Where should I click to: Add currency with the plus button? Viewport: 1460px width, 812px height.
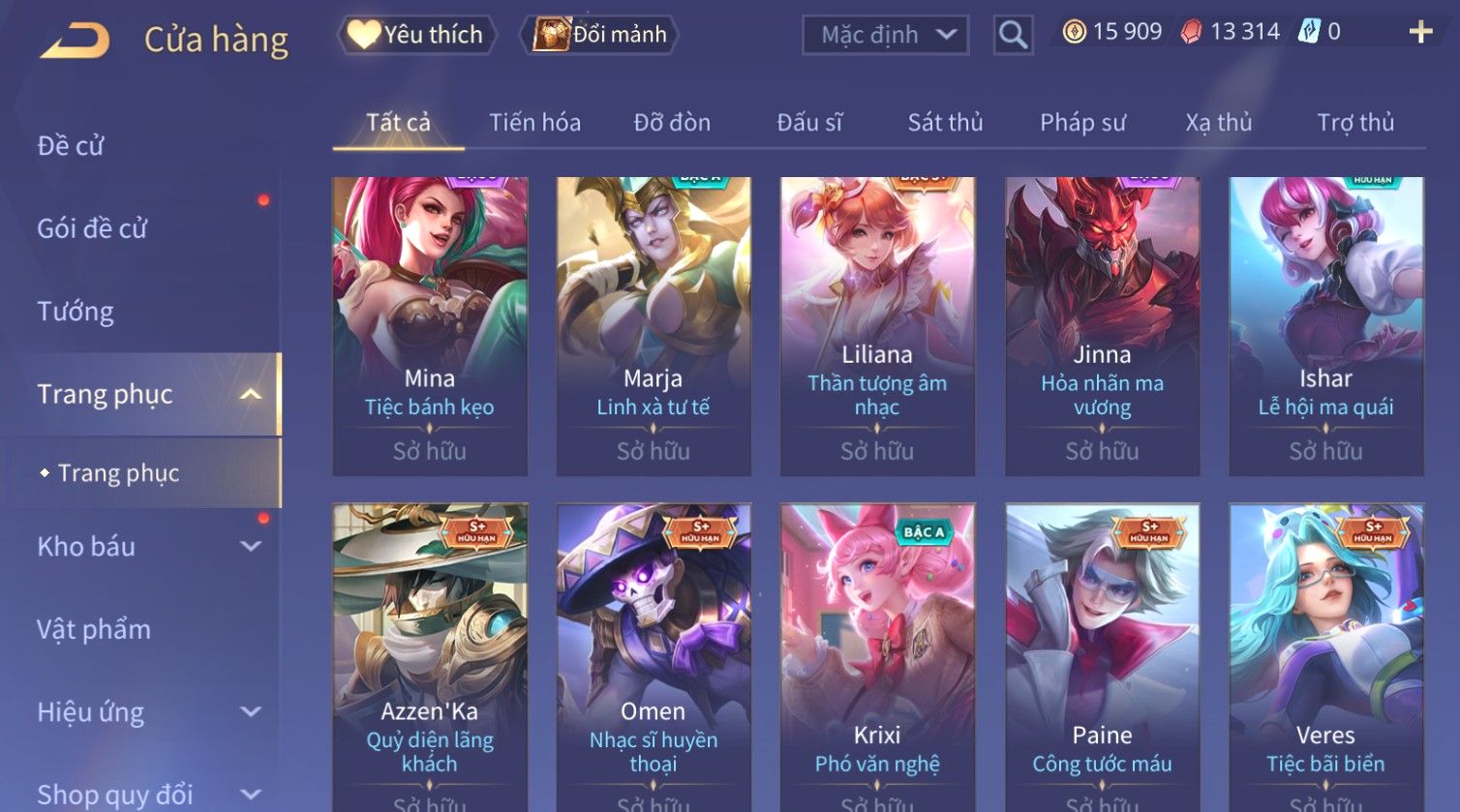tap(1420, 33)
